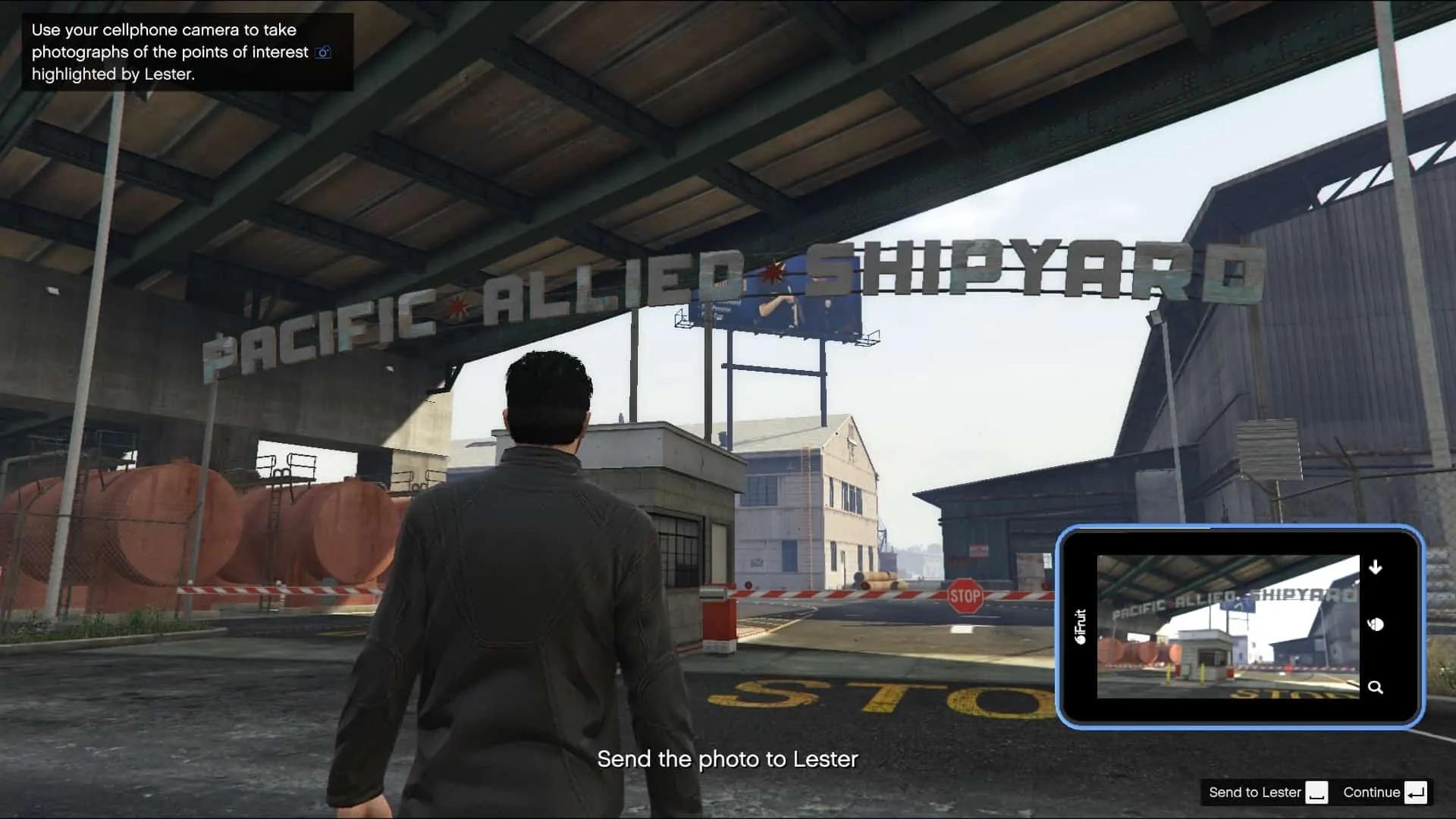
Task: Click the enter key glyph beside Continue
Action: [x=1417, y=792]
